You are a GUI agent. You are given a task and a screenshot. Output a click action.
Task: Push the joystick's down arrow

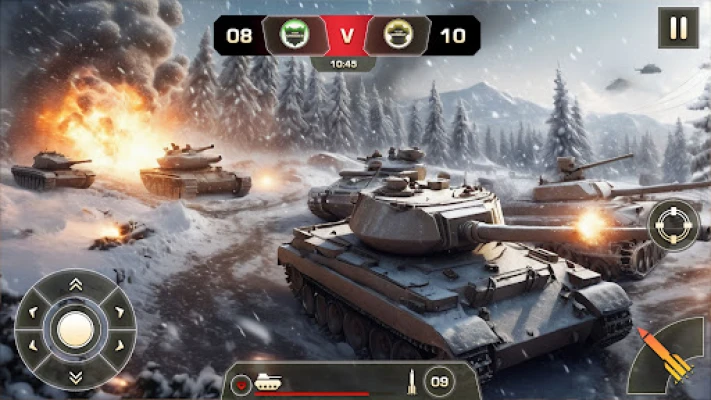[75, 375]
